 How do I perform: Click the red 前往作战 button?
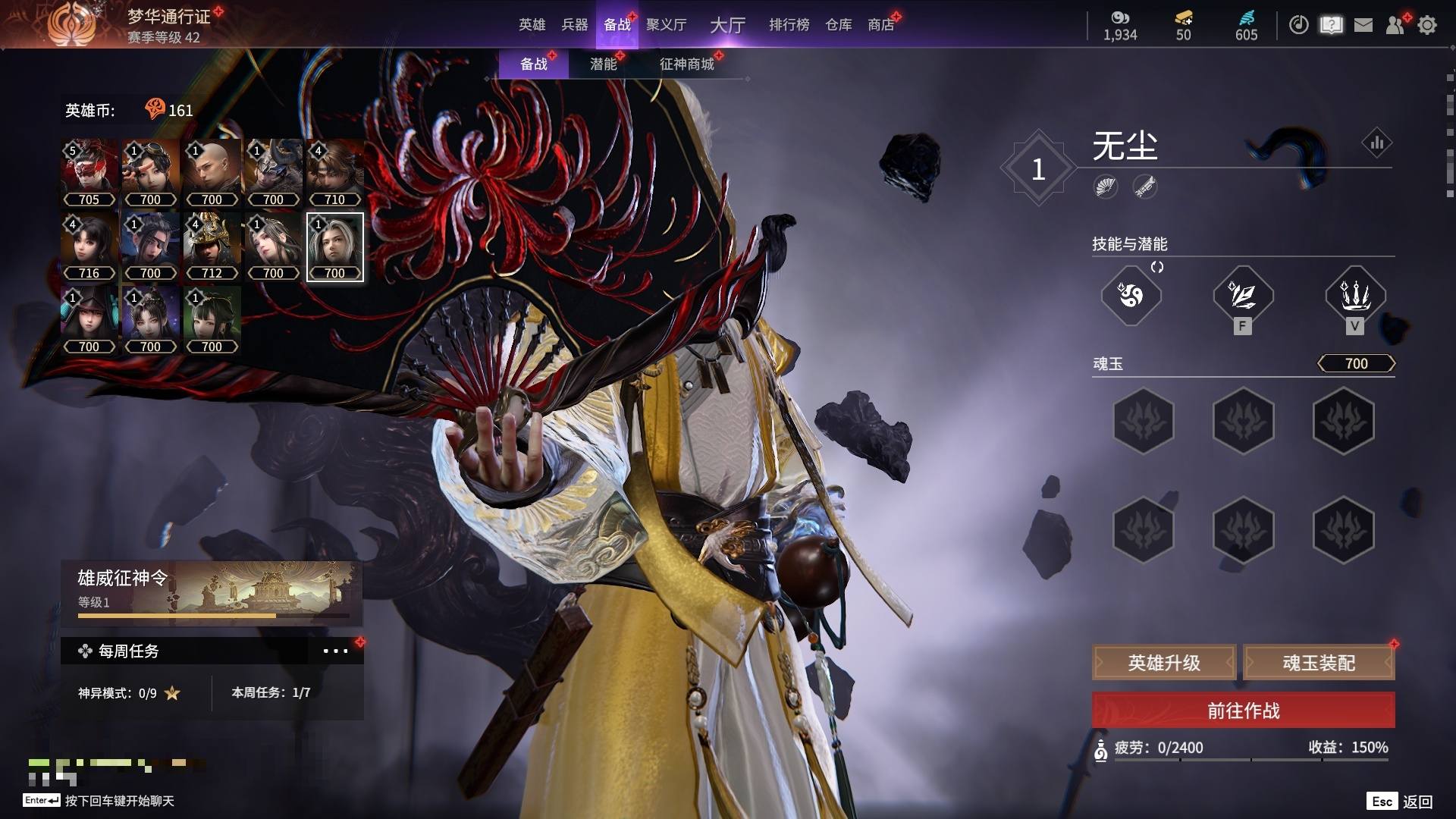1243,711
